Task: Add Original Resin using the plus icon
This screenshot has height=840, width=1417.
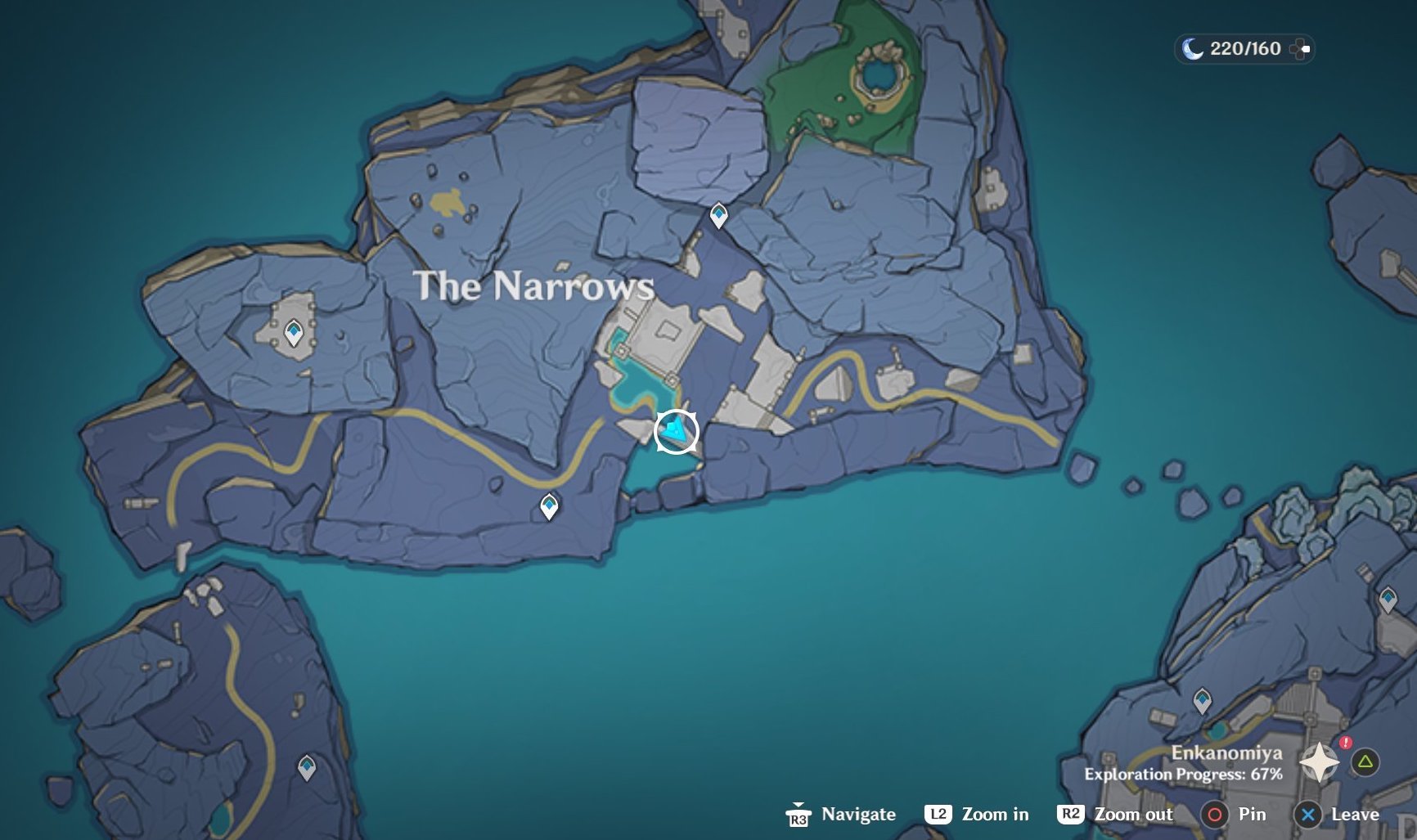Action: point(1299,49)
